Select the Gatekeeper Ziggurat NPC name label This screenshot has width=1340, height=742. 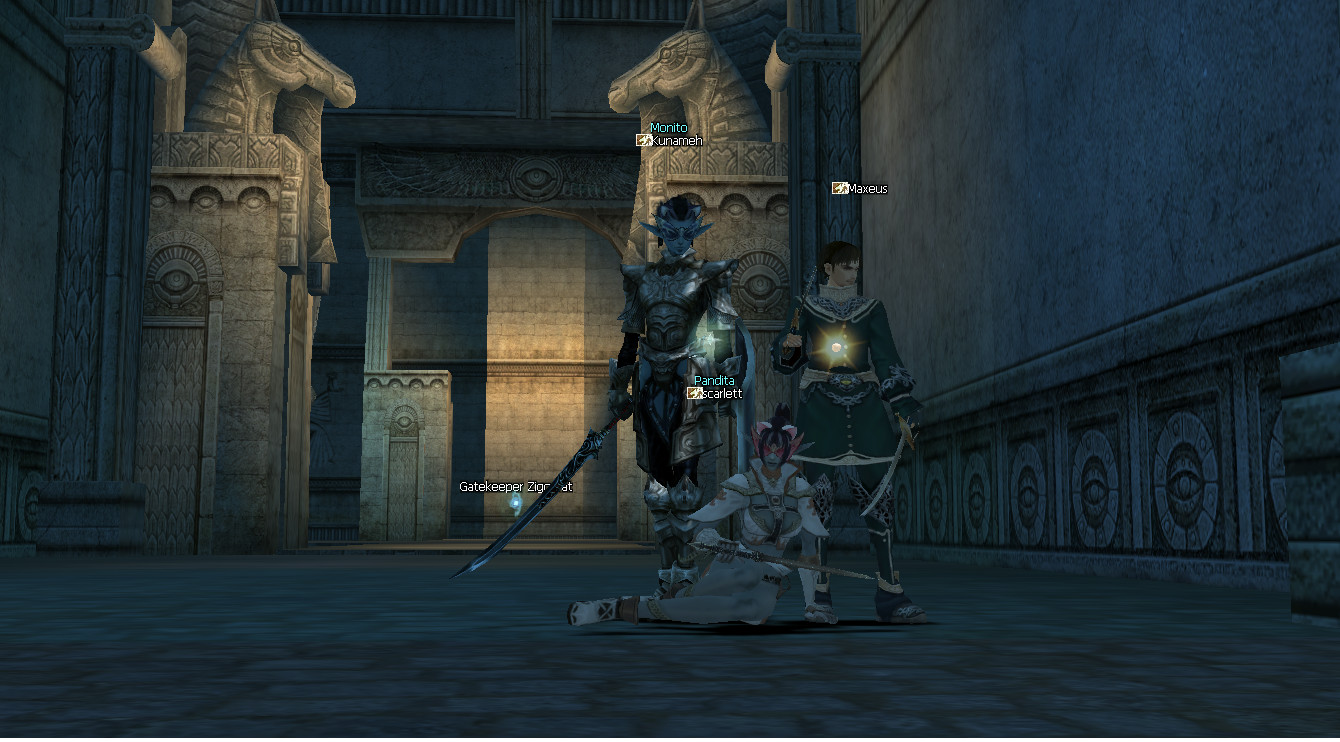click(x=515, y=487)
